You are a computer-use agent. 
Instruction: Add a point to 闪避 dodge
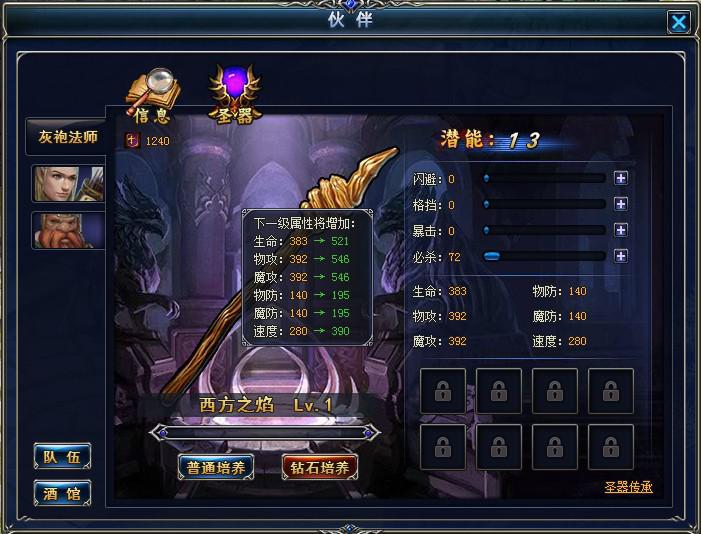(621, 179)
